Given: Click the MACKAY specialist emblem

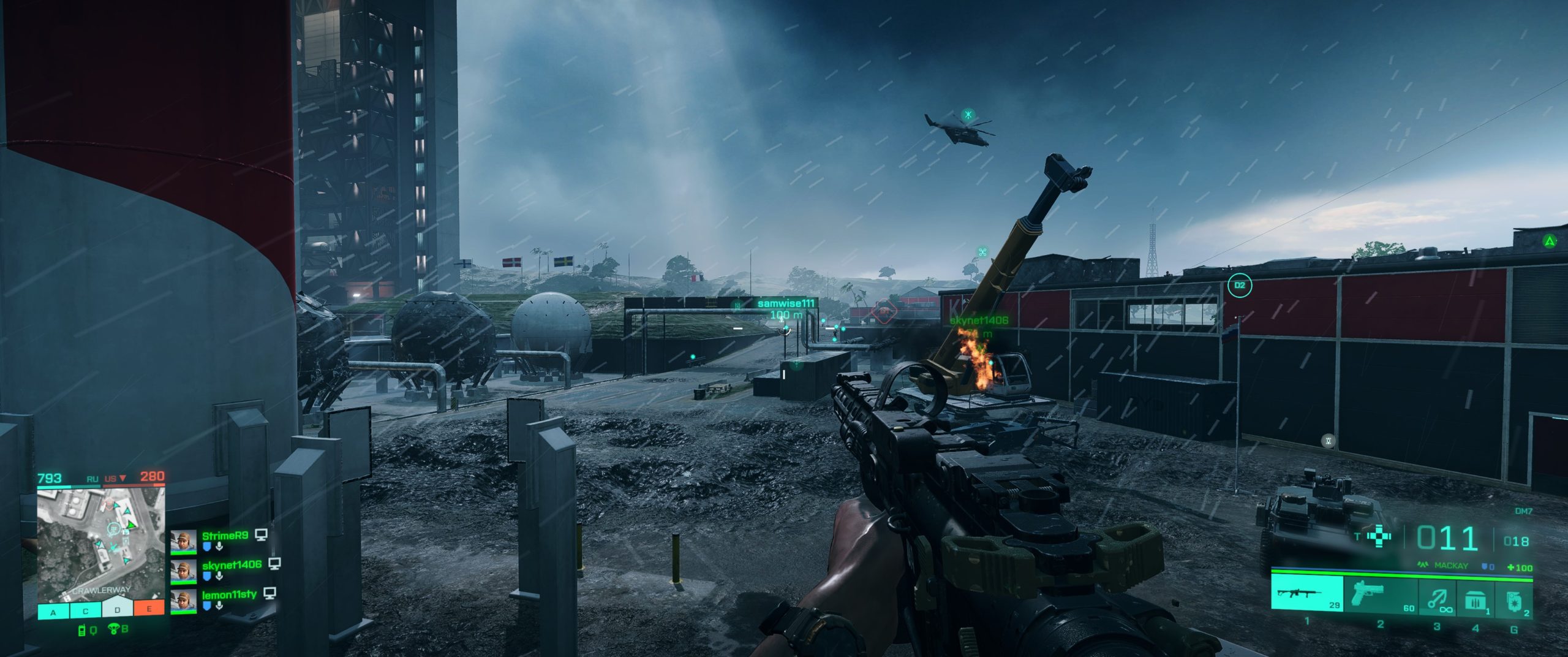Looking at the screenshot, I should (1423, 564).
